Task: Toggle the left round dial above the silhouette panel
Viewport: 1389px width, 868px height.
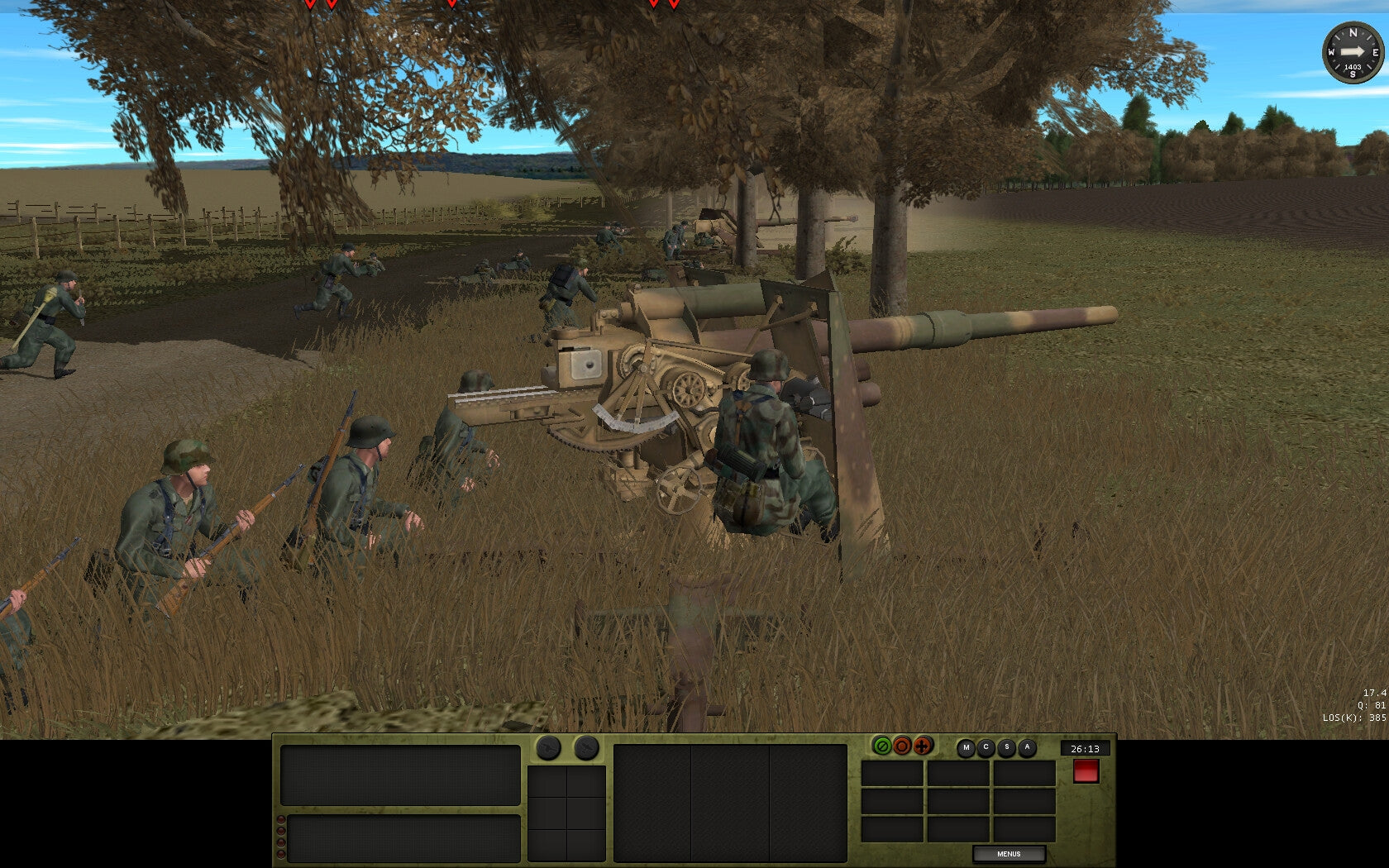Action: point(547,748)
